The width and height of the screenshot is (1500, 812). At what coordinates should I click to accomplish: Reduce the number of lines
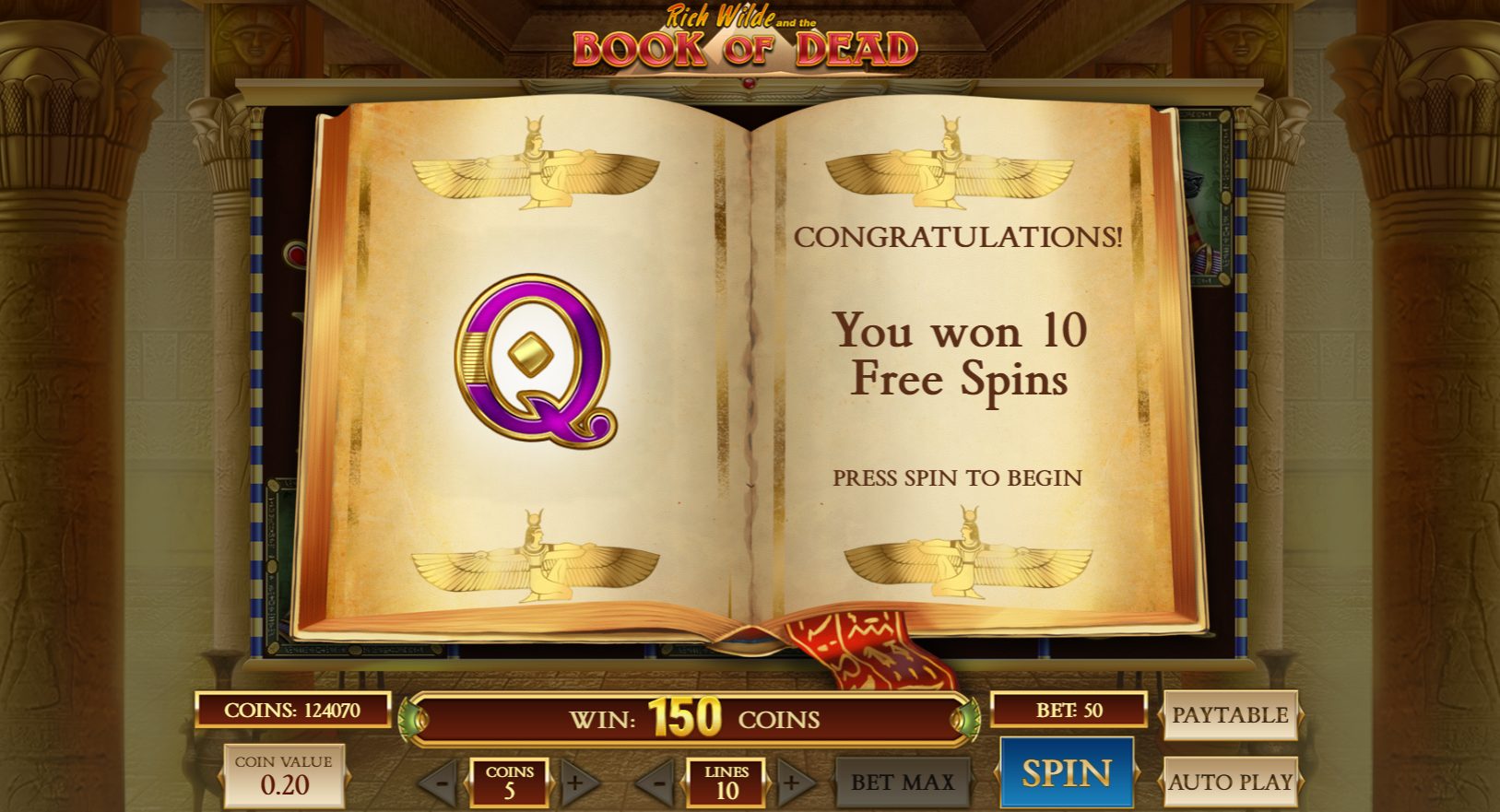658,783
